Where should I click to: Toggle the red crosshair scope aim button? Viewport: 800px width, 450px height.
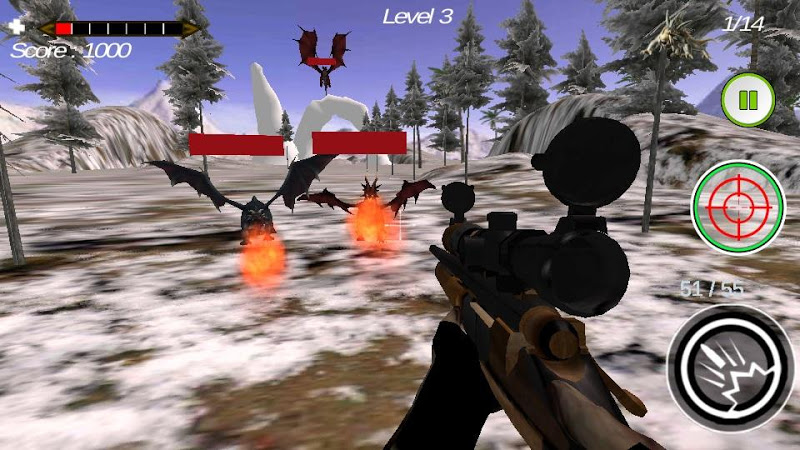click(738, 208)
